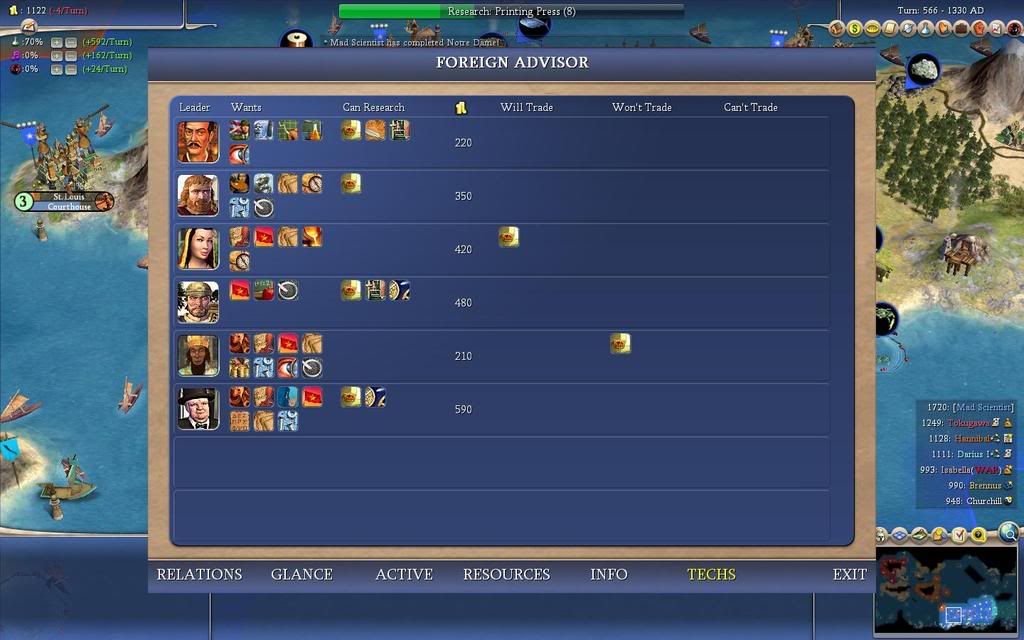Viewport: 1024px width, 640px height.
Task: Click the tech icon under Won't Trade
Action: [x=620, y=344]
